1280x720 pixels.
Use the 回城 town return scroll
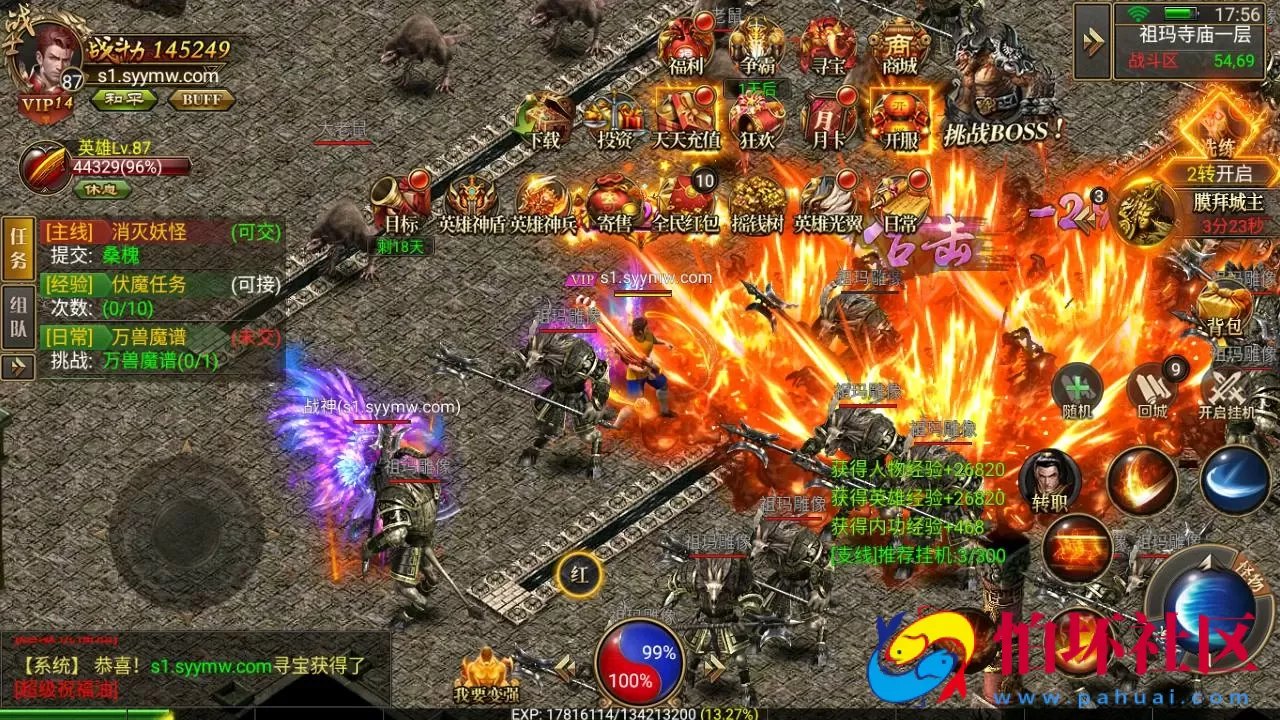point(1152,391)
